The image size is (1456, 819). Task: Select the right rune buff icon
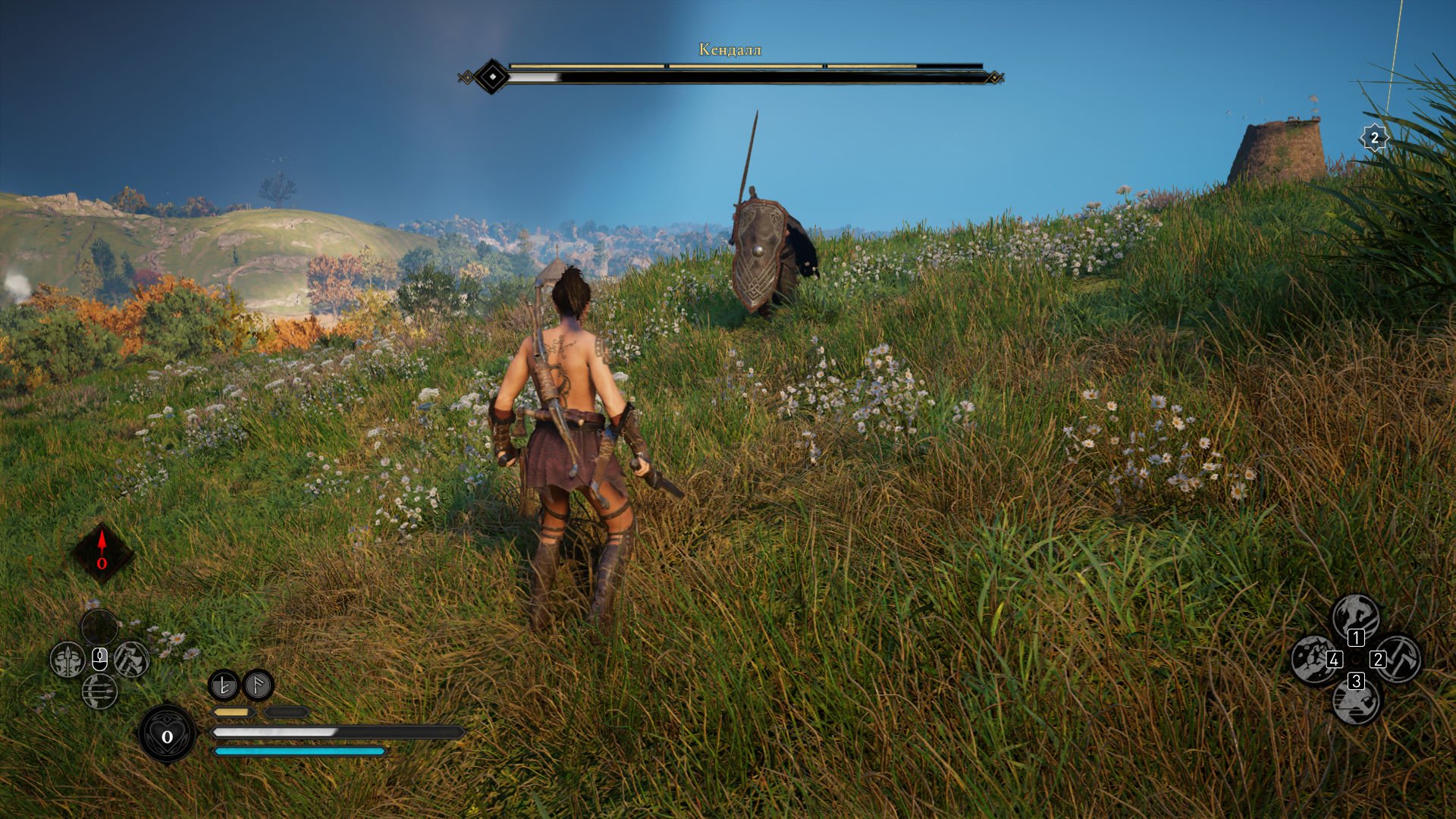point(258,686)
